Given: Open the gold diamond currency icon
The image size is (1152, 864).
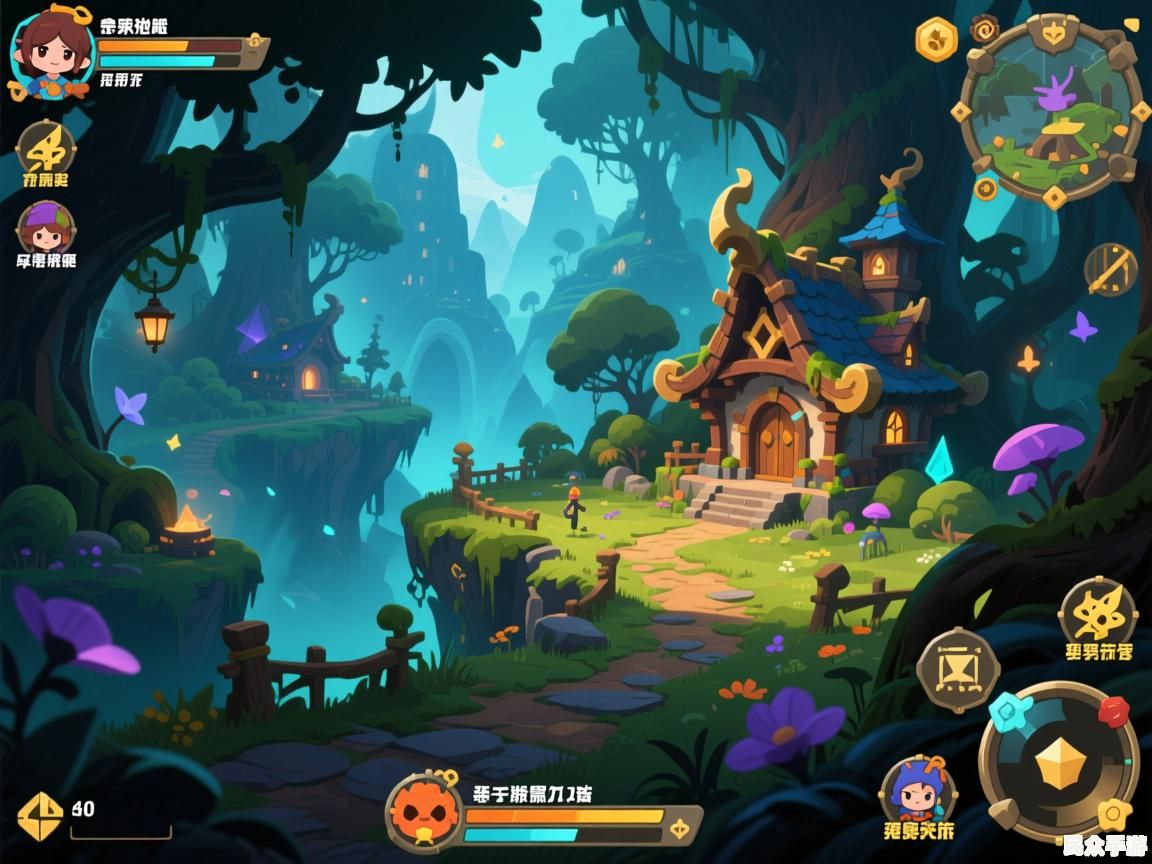Looking at the screenshot, I should pos(41,816).
